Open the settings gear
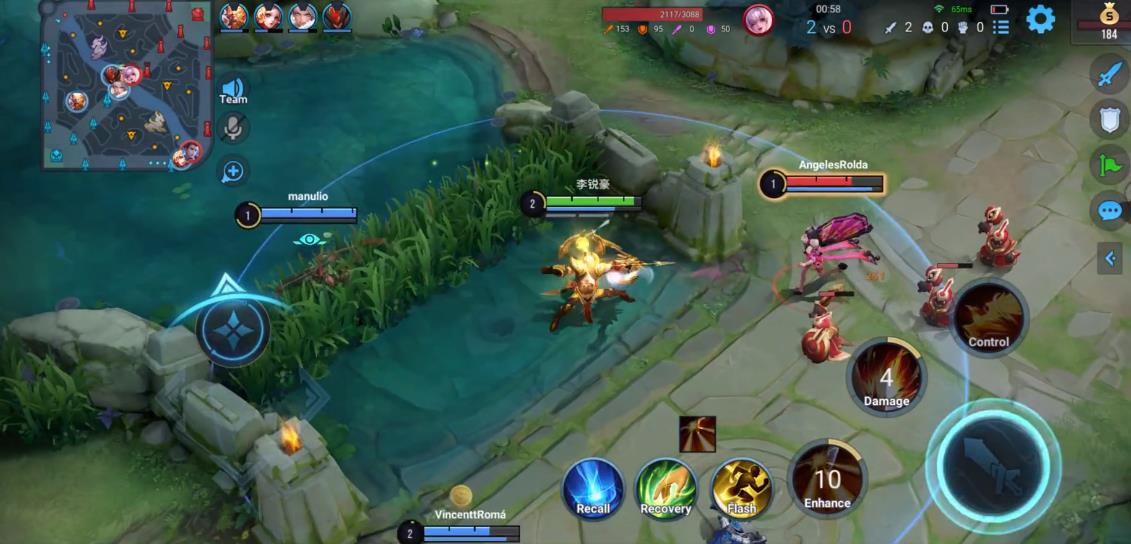1131x544 pixels. pyautogui.click(x=1040, y=19)
